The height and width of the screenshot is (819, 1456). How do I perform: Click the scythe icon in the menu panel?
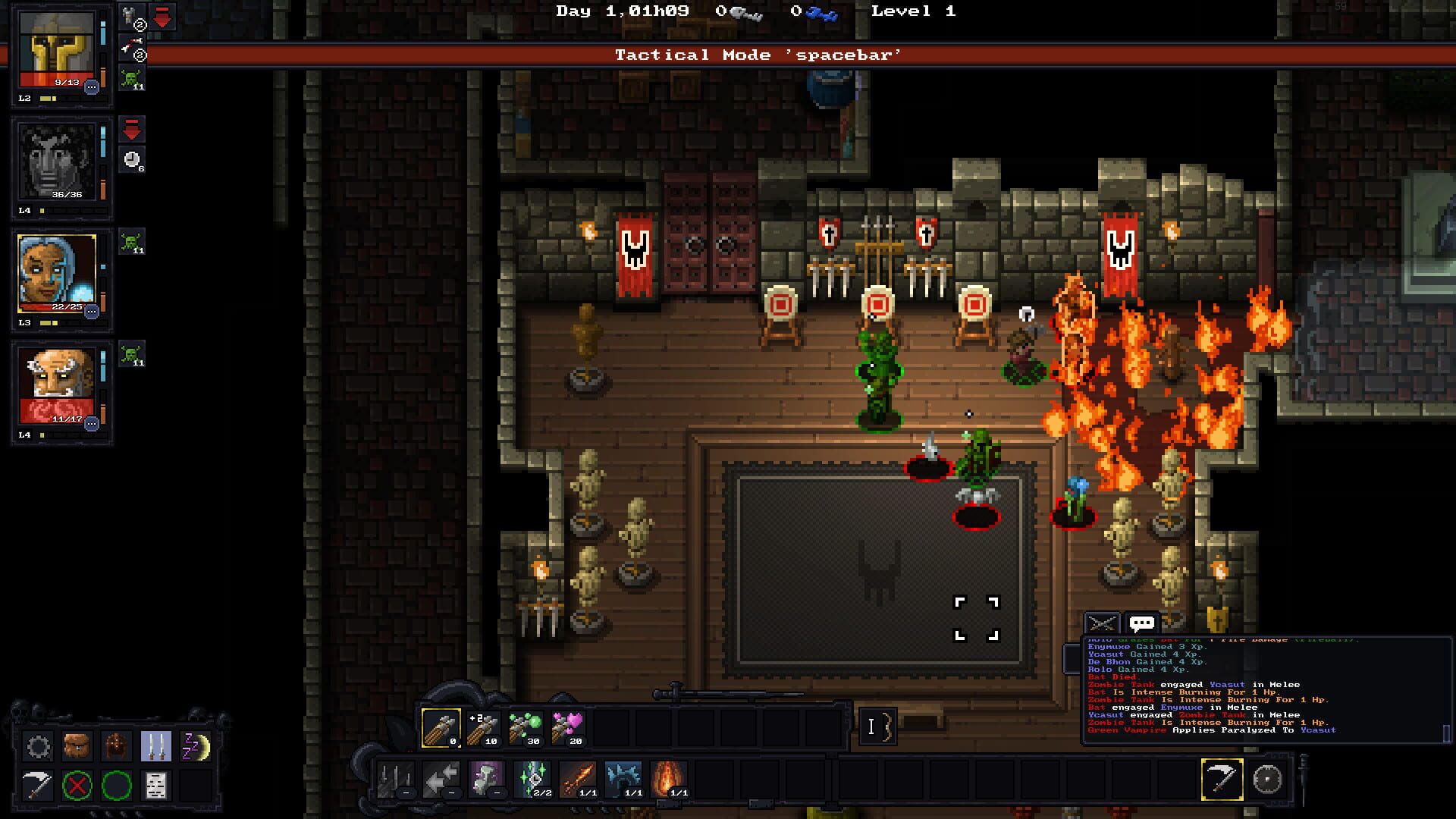click(x=39, y=786)
